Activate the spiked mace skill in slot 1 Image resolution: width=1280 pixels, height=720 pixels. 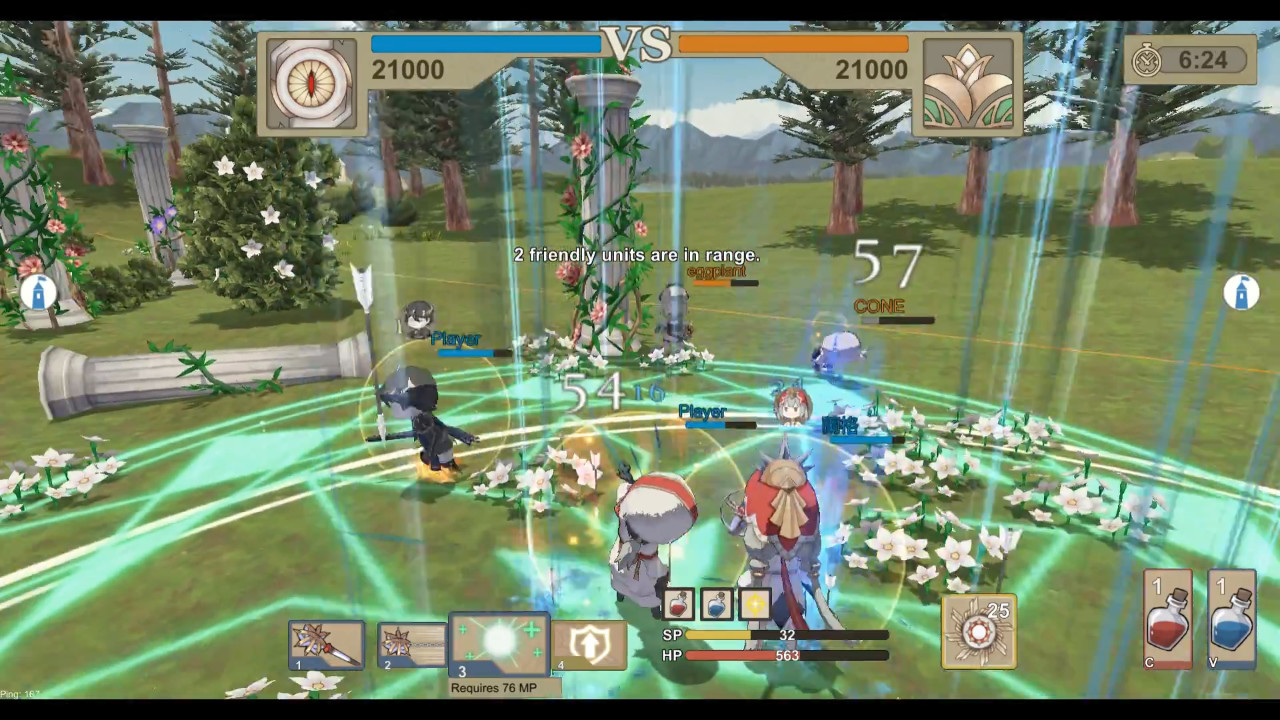326,645
